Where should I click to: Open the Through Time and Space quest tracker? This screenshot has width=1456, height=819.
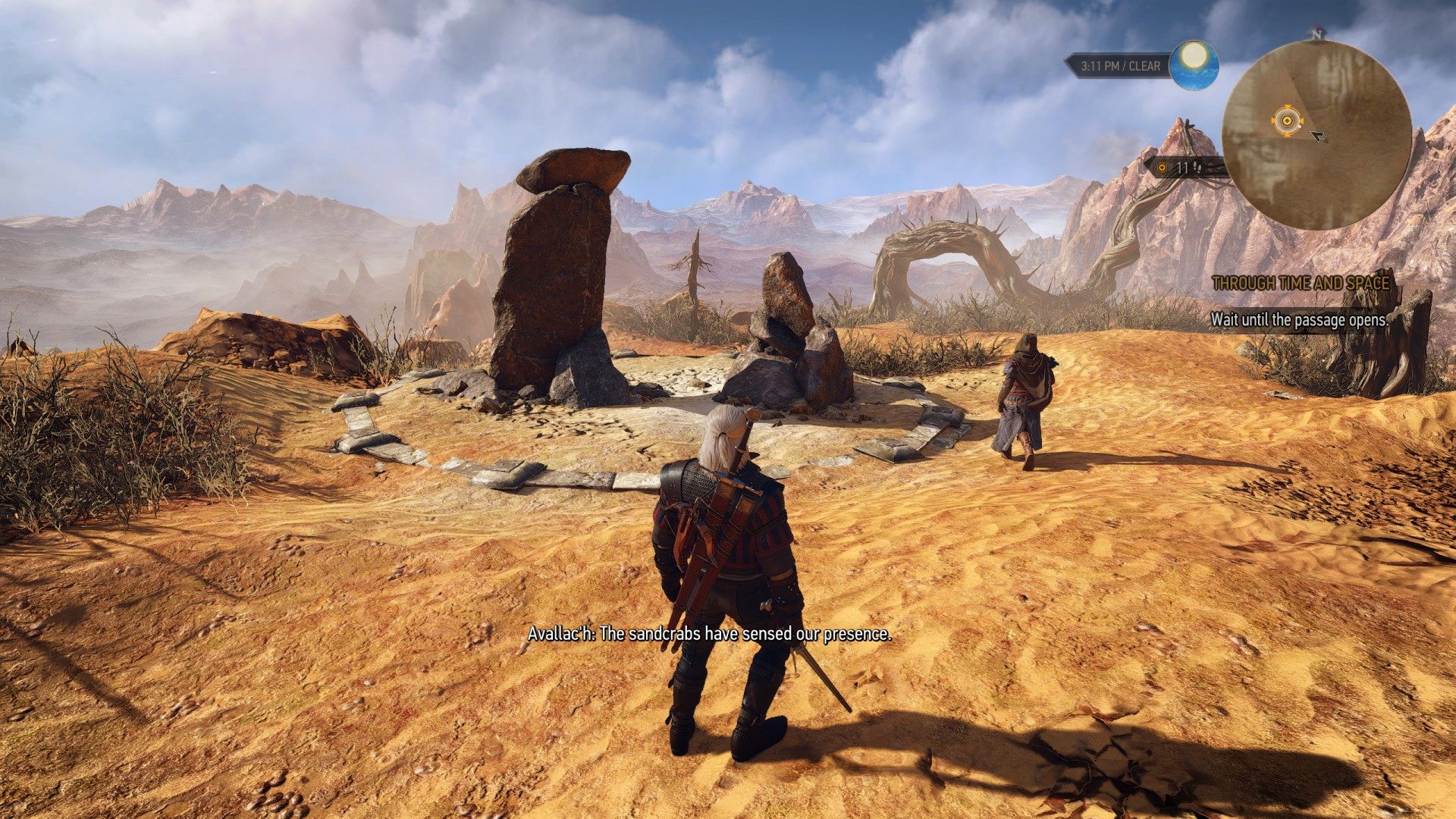(x=1301, y=284)
